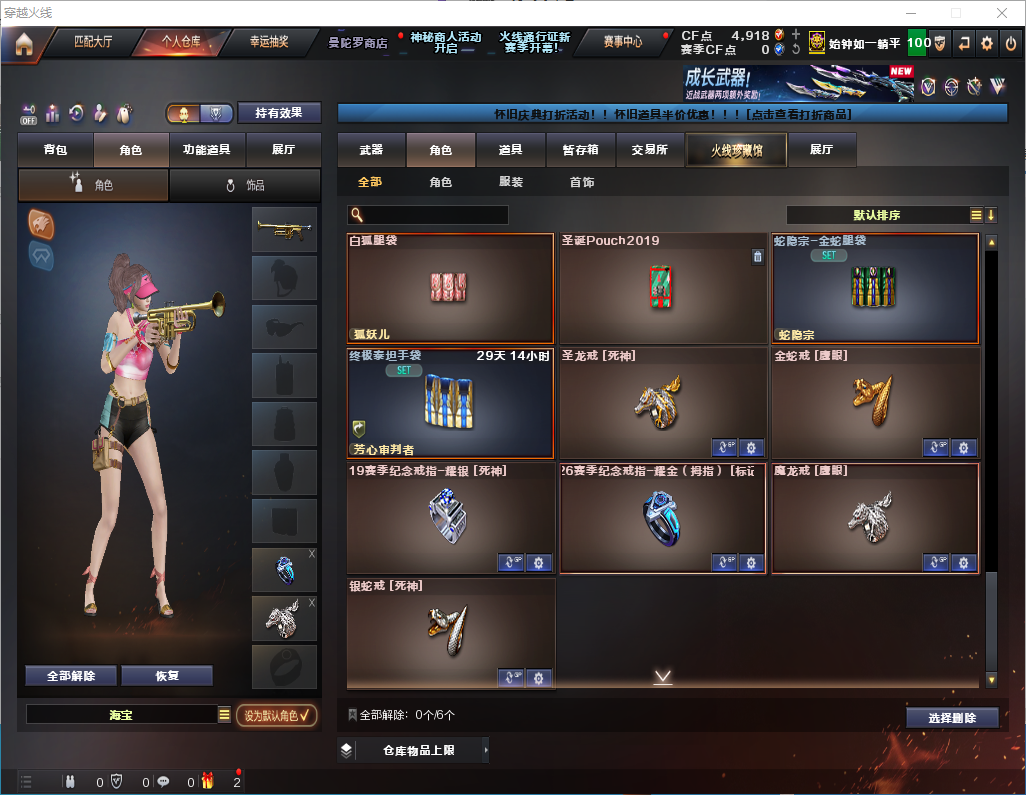Filter items by 服装
The image size is (1026, 795).
[x=510, y=183]
